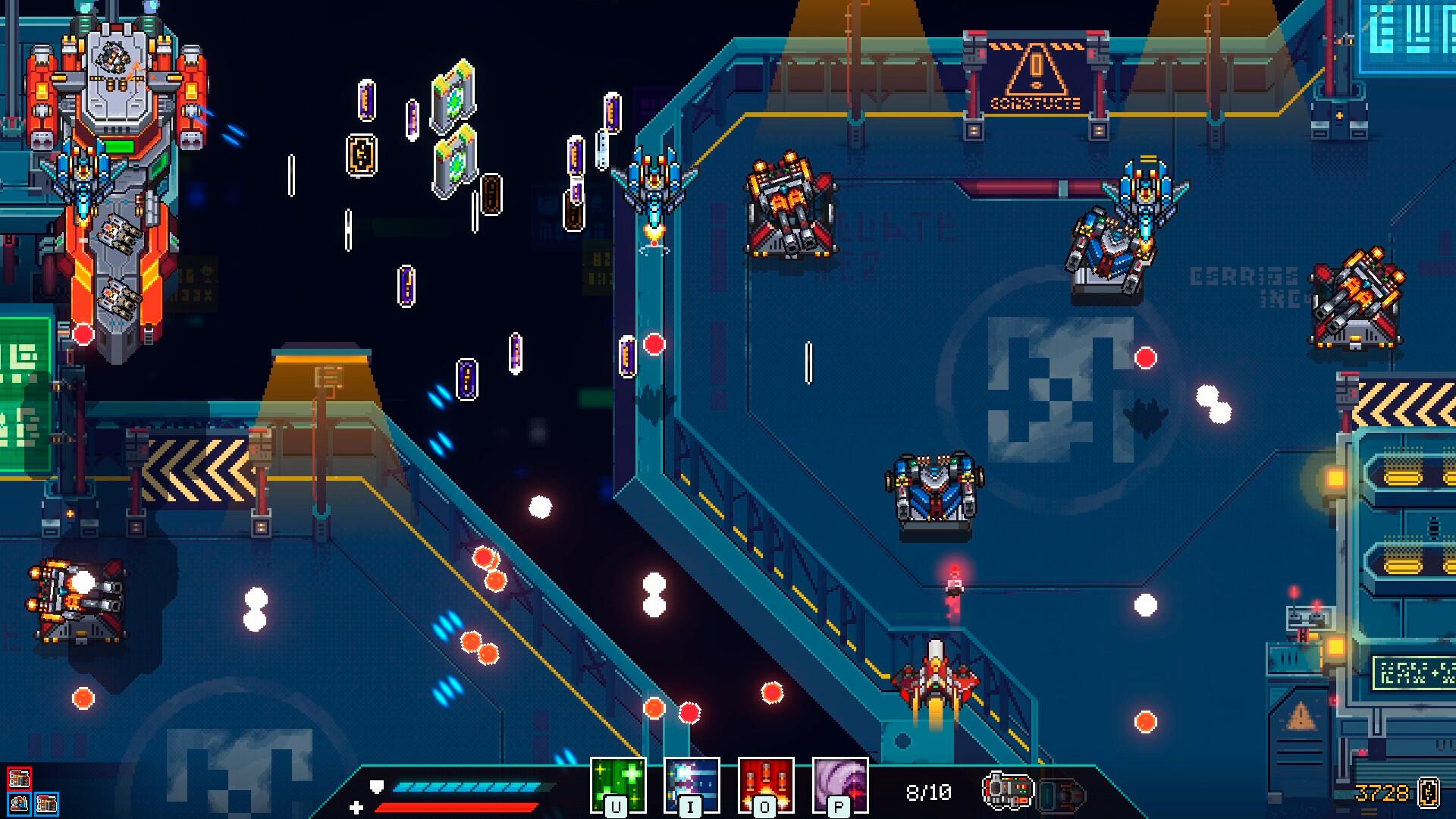
Task: Click the blue-framed turret thumbnail in the bottom-left
Action: (x=20, y=804)
